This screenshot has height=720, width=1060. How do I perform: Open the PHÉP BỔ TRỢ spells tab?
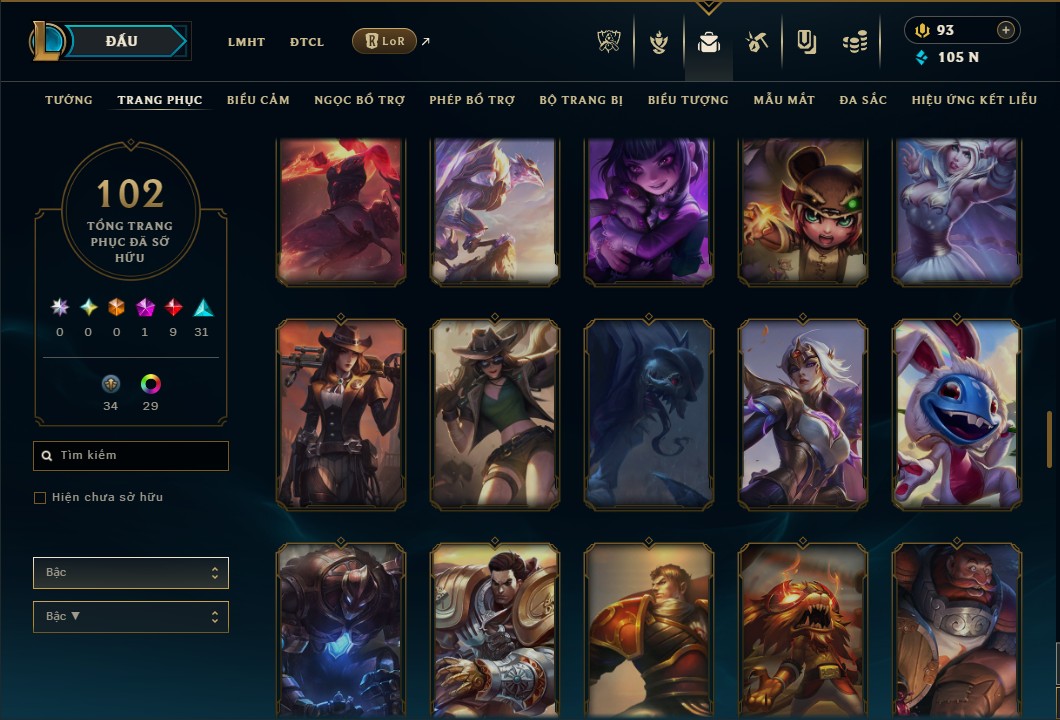pyautogui.click(x=472, y=100)
